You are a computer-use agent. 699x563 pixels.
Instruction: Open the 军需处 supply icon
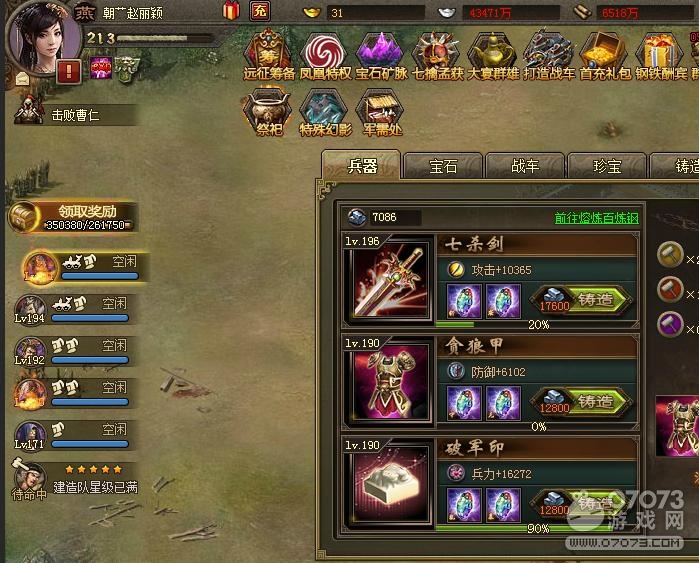tap(379, 110)
